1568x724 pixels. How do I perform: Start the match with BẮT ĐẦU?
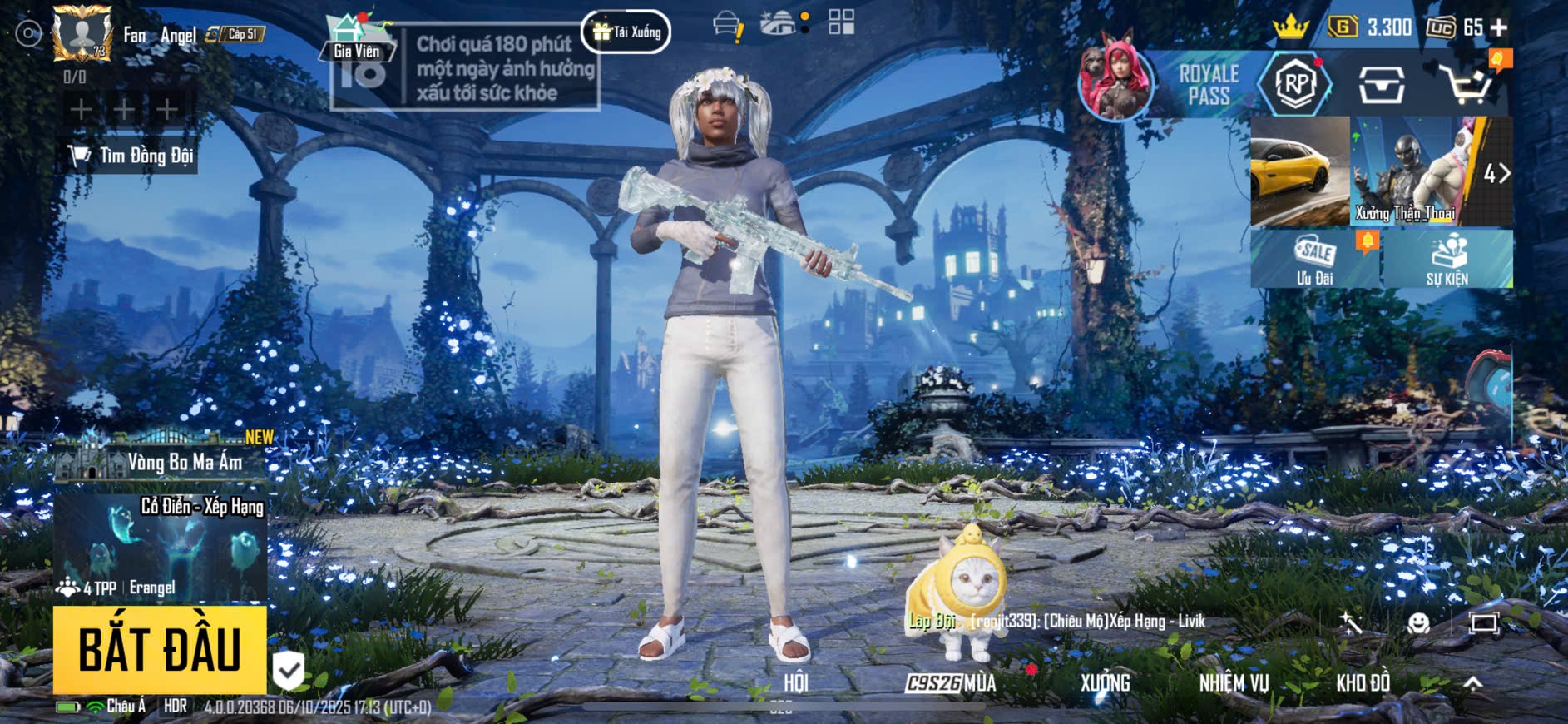(x=160, y=650)
